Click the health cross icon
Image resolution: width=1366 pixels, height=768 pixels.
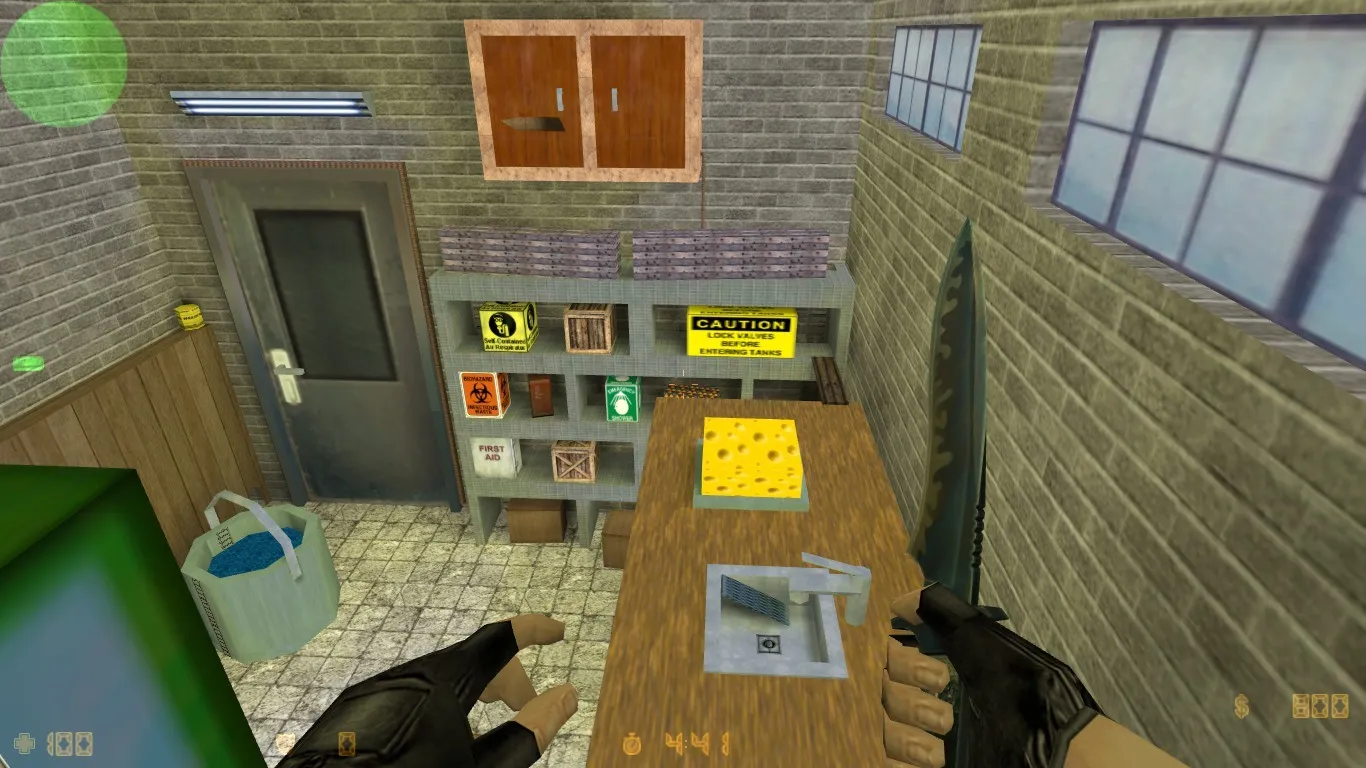click(24, 742)
